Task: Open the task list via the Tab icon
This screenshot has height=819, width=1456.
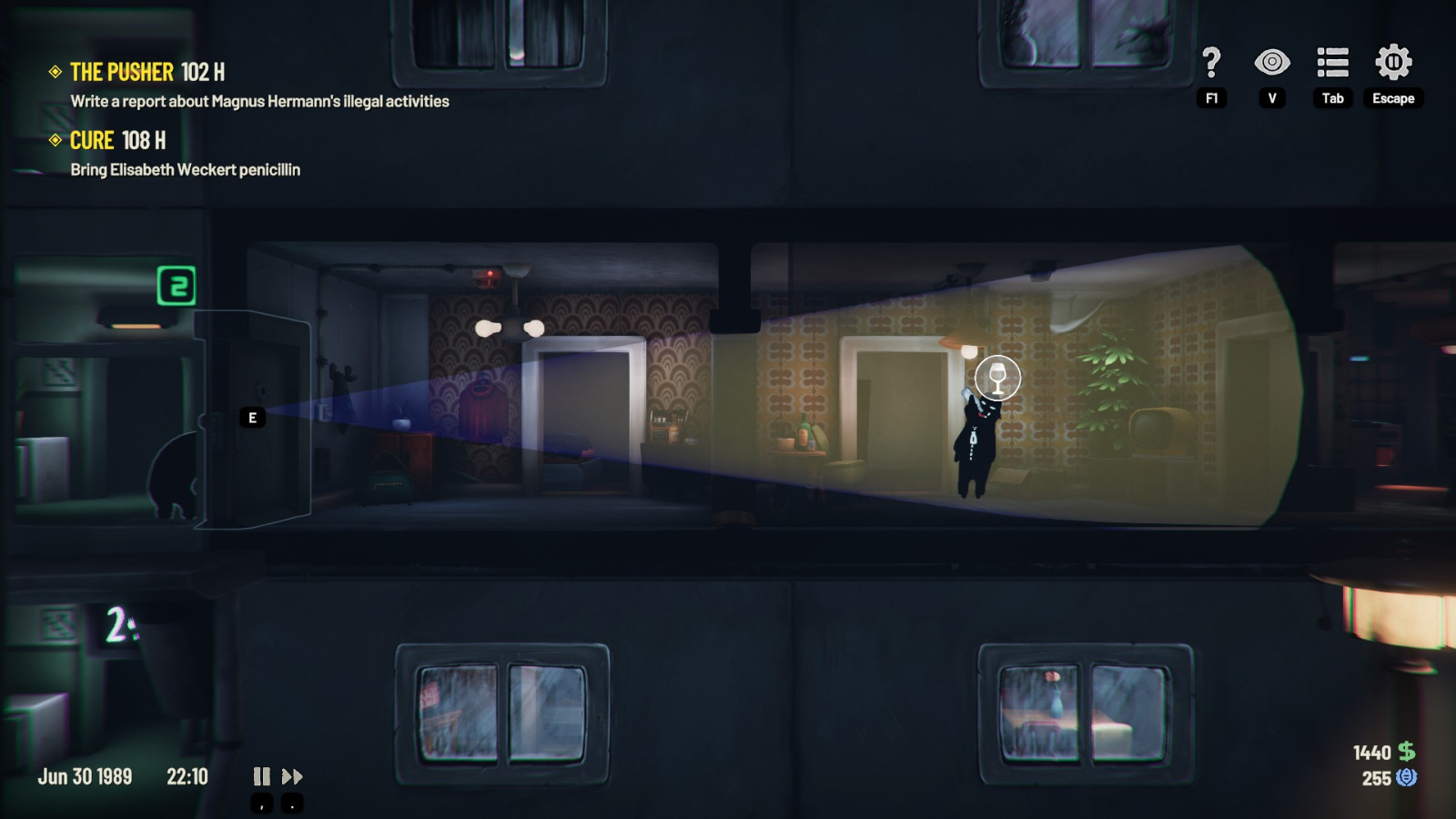Action: [x=1332, y=63]
